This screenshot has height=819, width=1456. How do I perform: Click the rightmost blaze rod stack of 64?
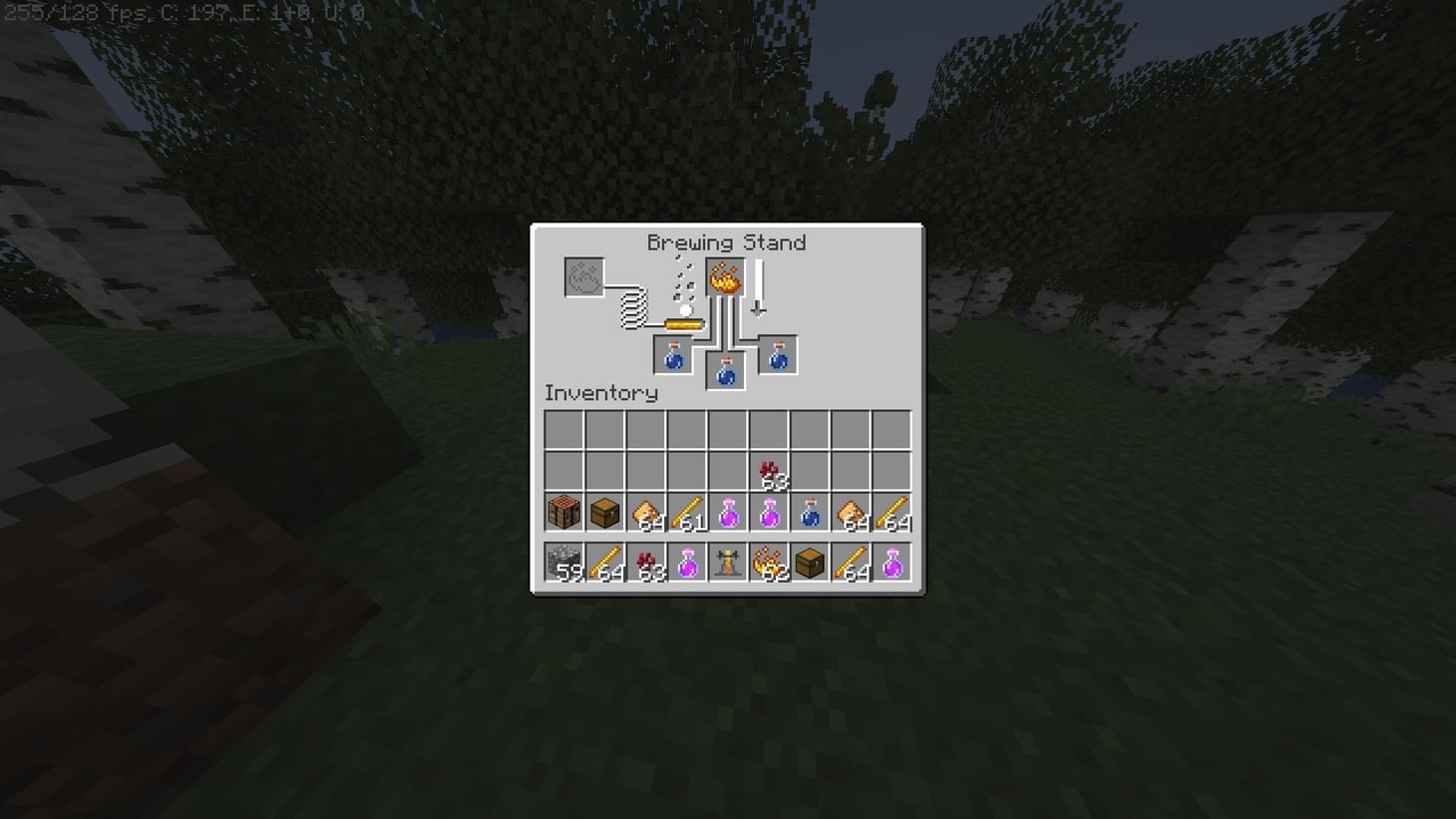click(890, 512)
